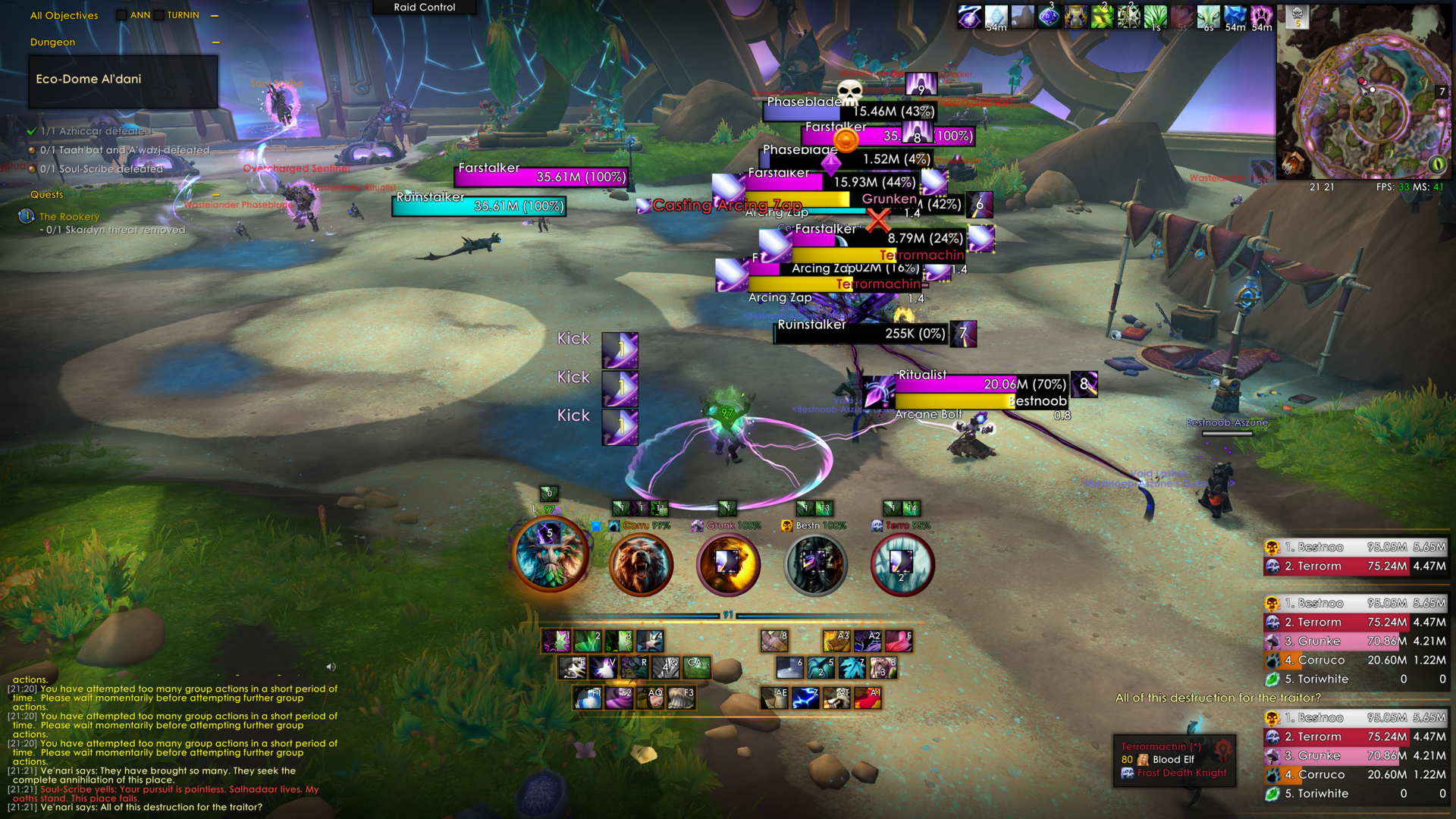Image resolution: width=1456 pixels, height=819 pixels.
Task: Toggle the TURNIN checkbox
Action: (x=159, y=15)
